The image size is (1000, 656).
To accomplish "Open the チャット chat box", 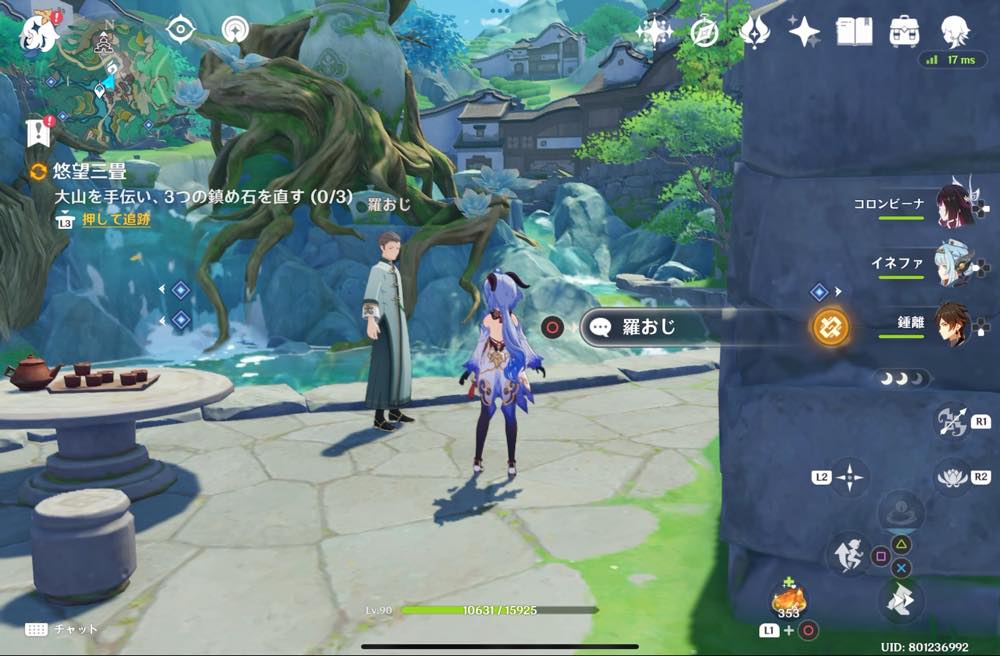I will click(x=62, y=629).
